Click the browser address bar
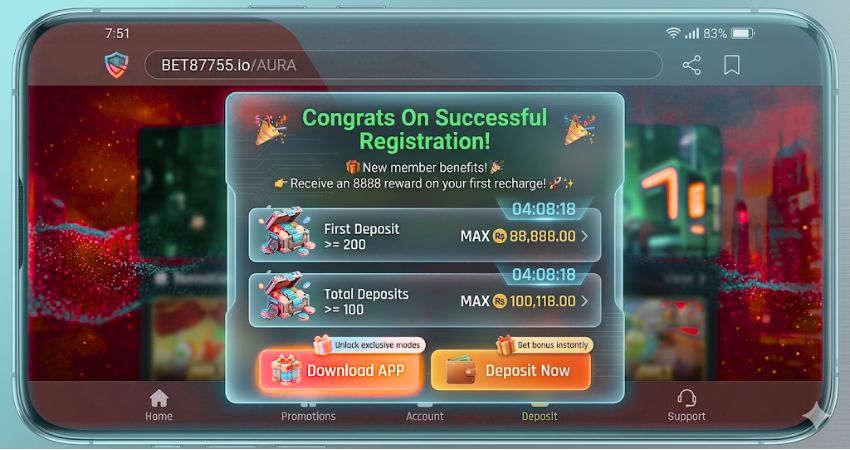Screen dimensions: 850x450 click(400, 66)
